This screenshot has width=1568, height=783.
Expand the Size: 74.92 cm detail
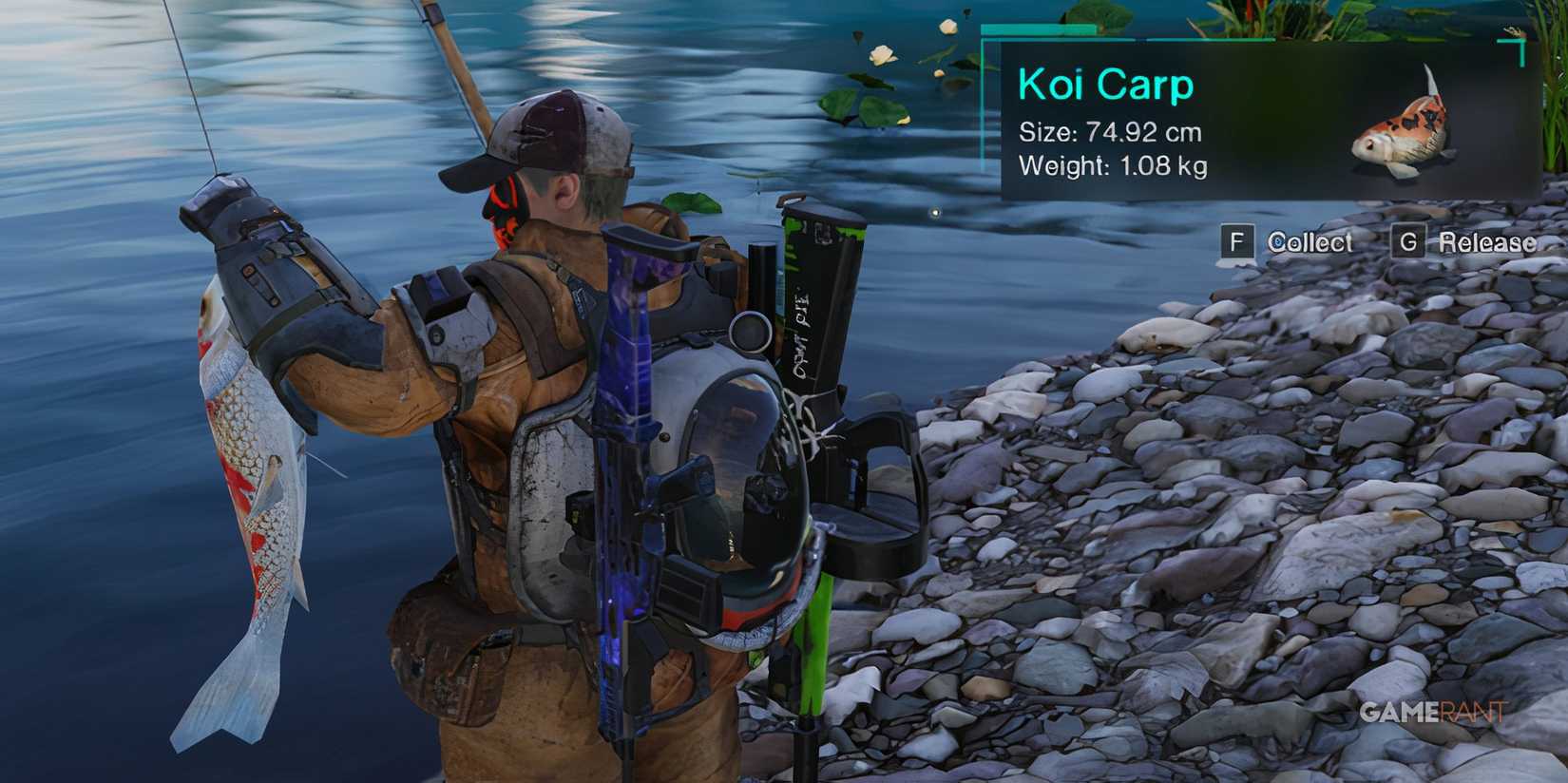click(x=1109, y=133)
